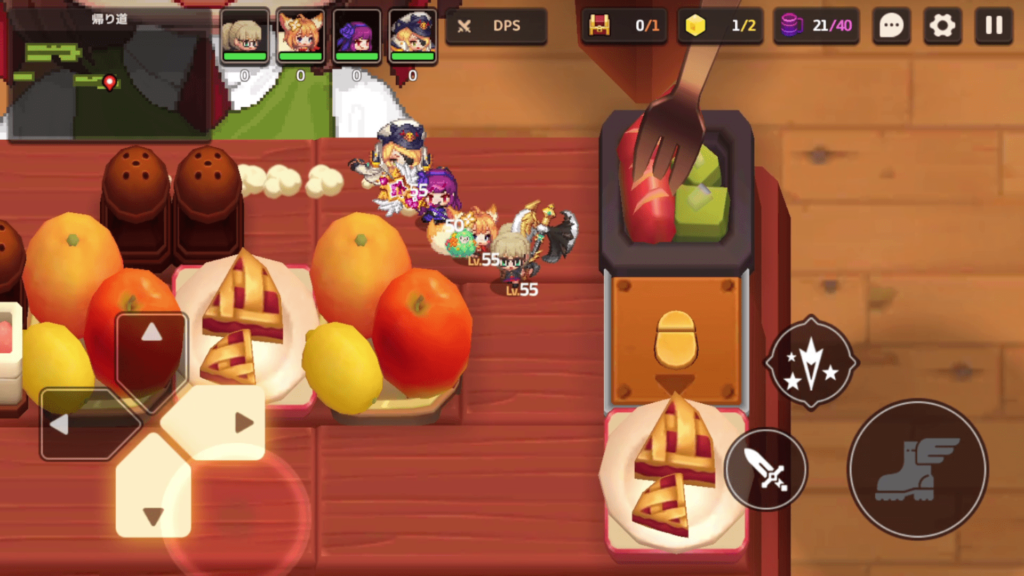Image resolution: width=1024 pixels, height=576 pixels.
Task: Toggle the DPS meter button
Action: point(496,26)
